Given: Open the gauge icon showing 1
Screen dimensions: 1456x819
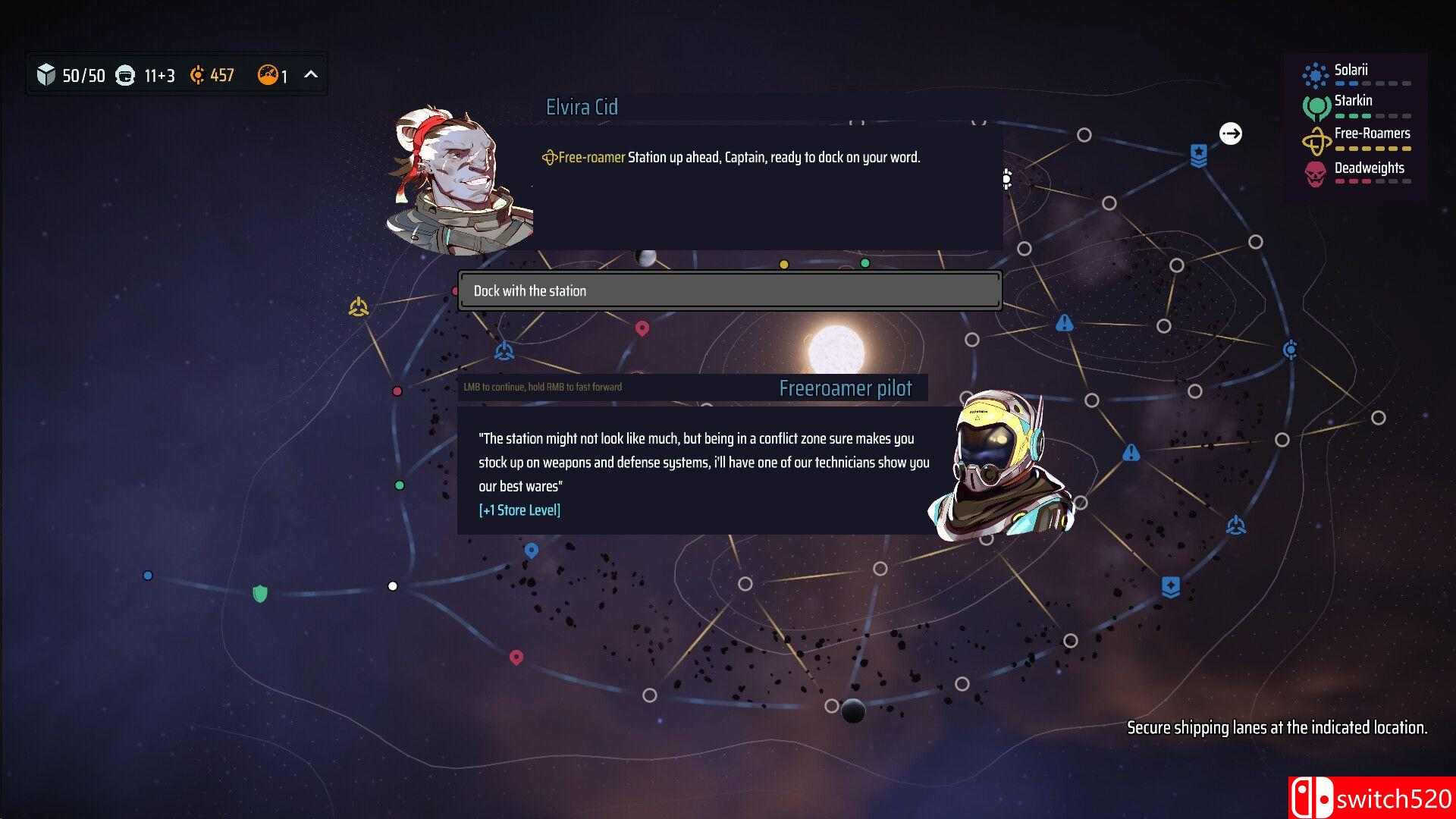Looking at the screenshot, I should click(267, 75).
